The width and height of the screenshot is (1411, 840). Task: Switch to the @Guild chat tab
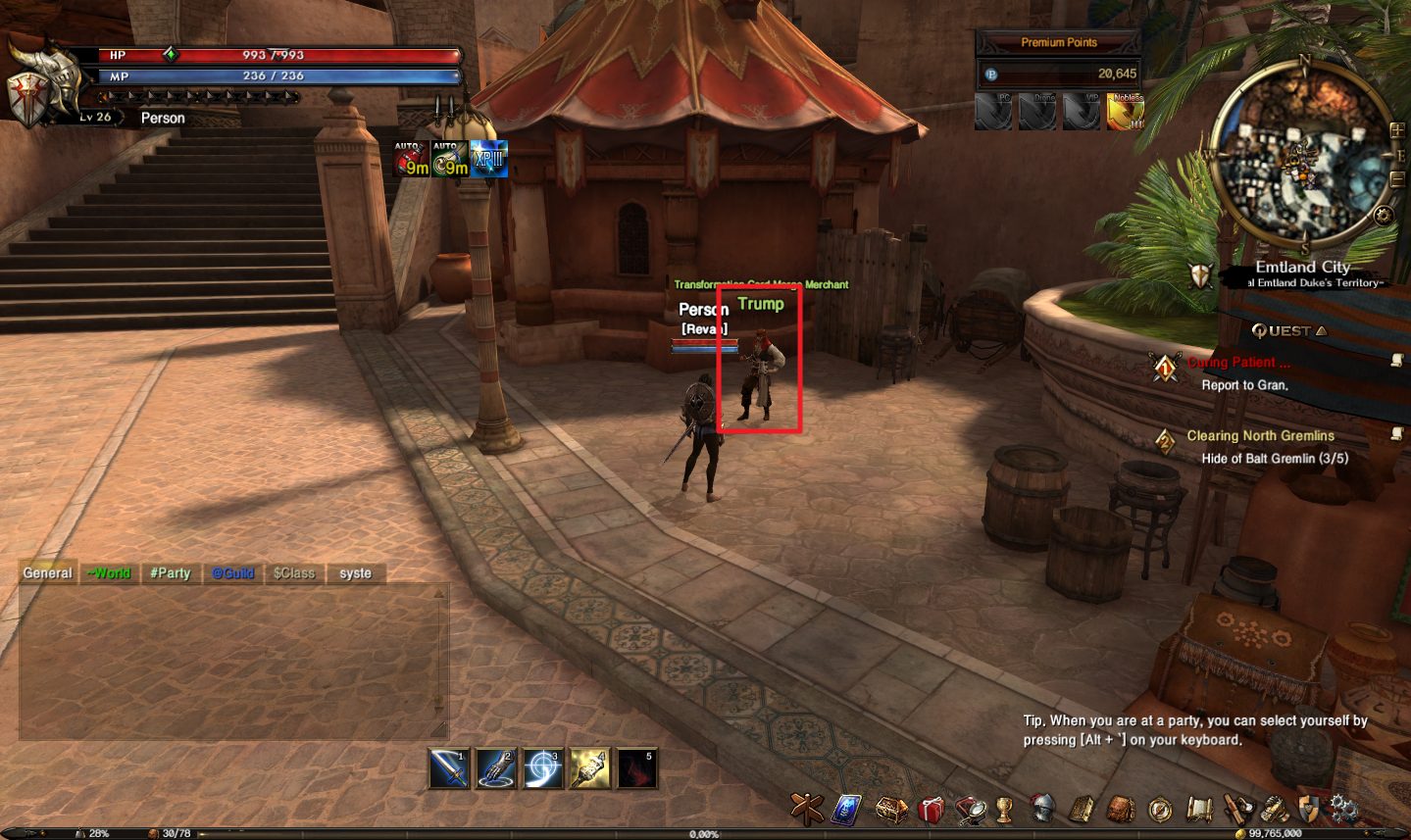[233, 573]
